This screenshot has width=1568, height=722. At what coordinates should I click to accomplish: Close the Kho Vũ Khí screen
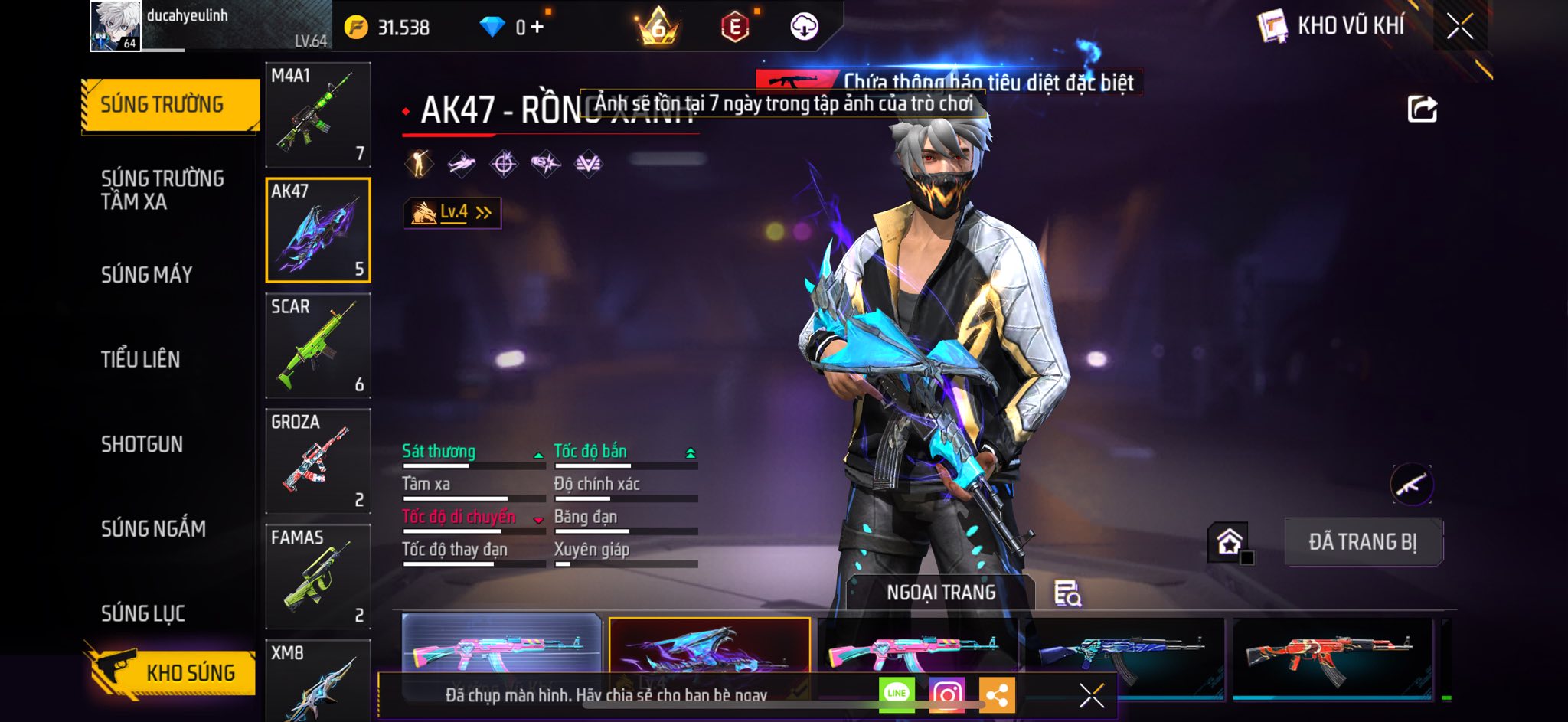pyautogui.click(x=1459, y=27)
